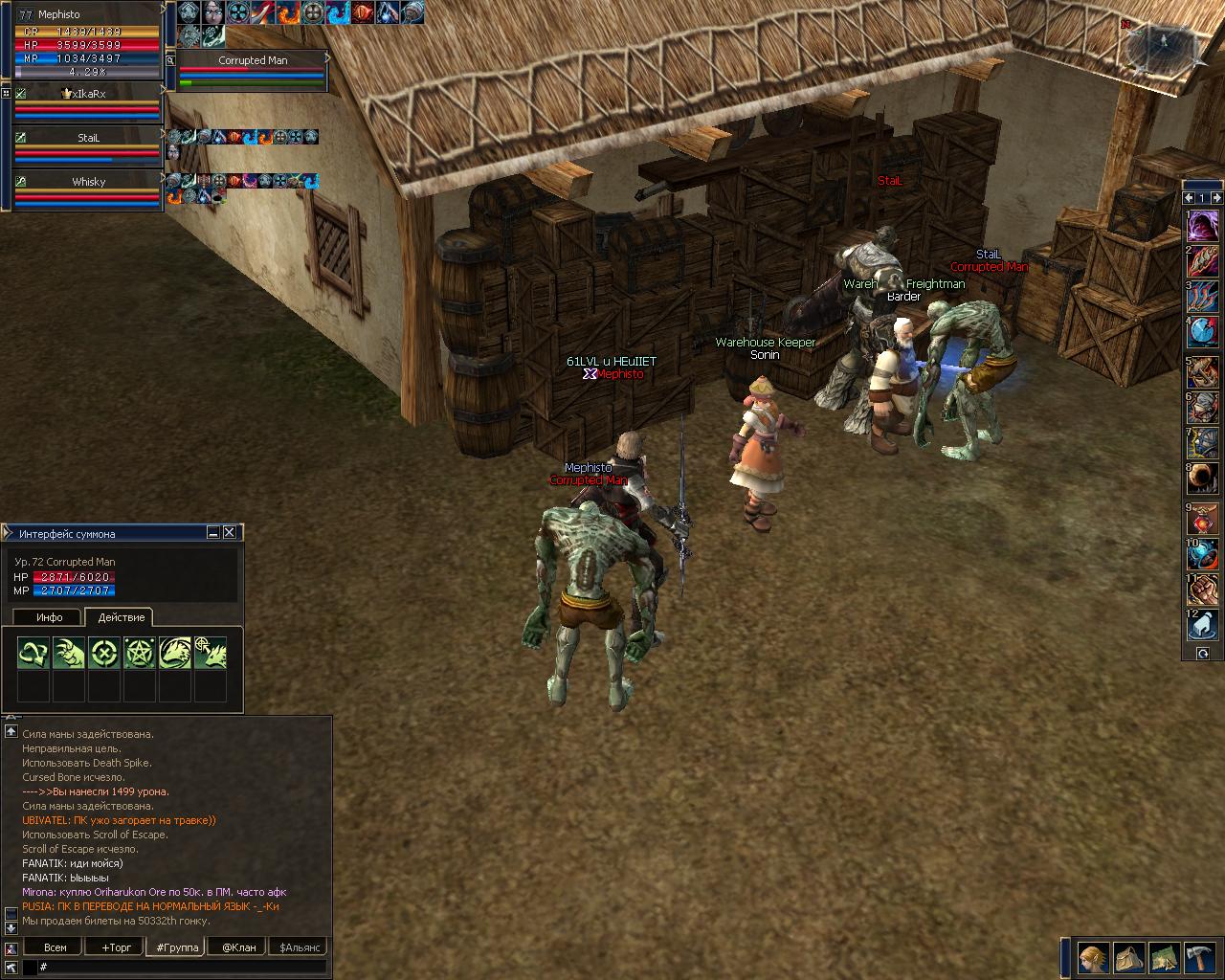The image size is (1225, 980).
Task: Switch to the Инфо tab
Action: click(49, 617)
